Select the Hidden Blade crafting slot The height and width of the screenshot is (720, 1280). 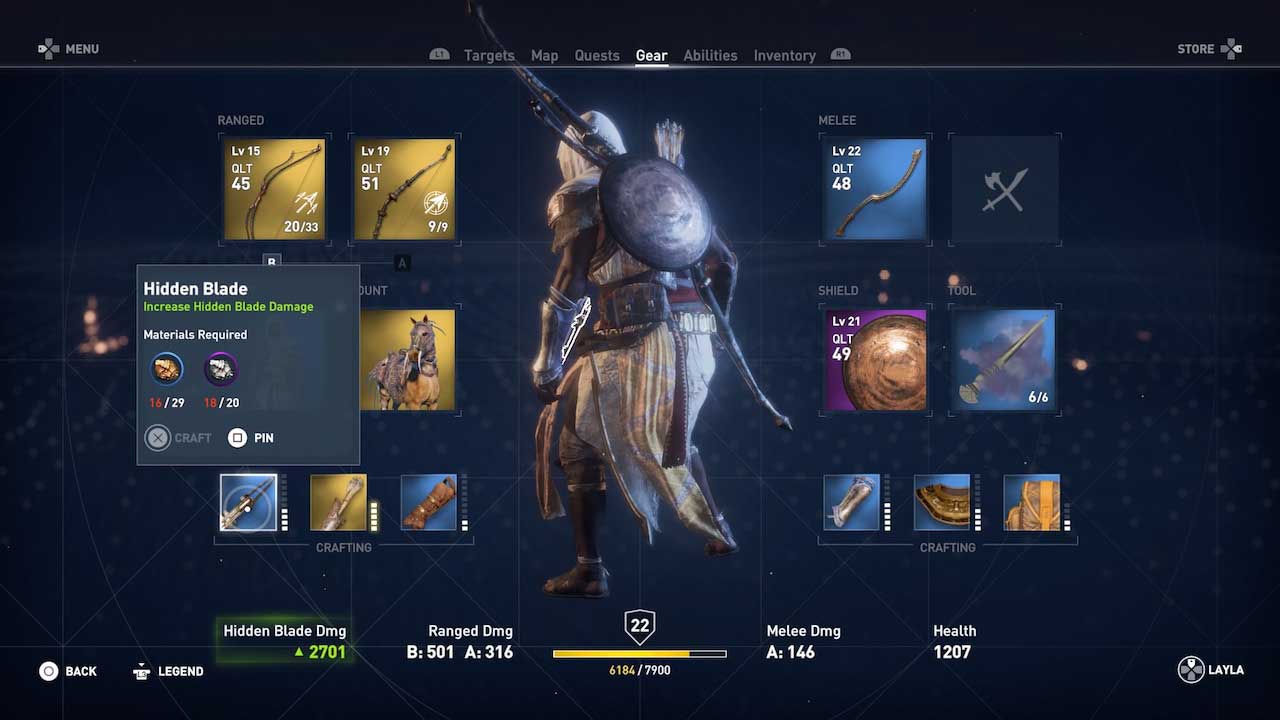coord(248,503)
